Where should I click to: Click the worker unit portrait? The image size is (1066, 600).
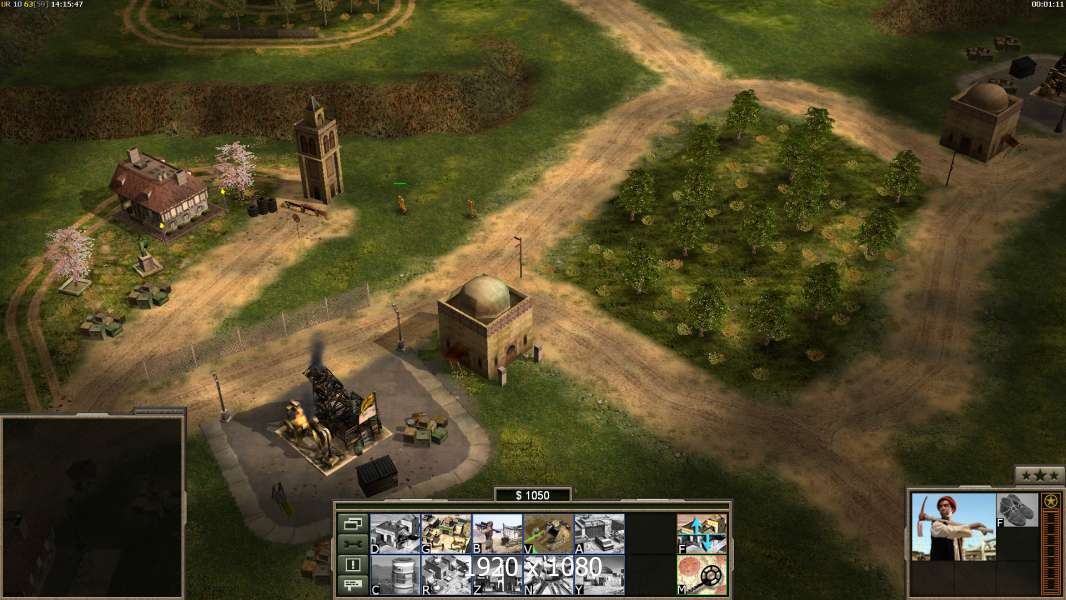[953, 526]
